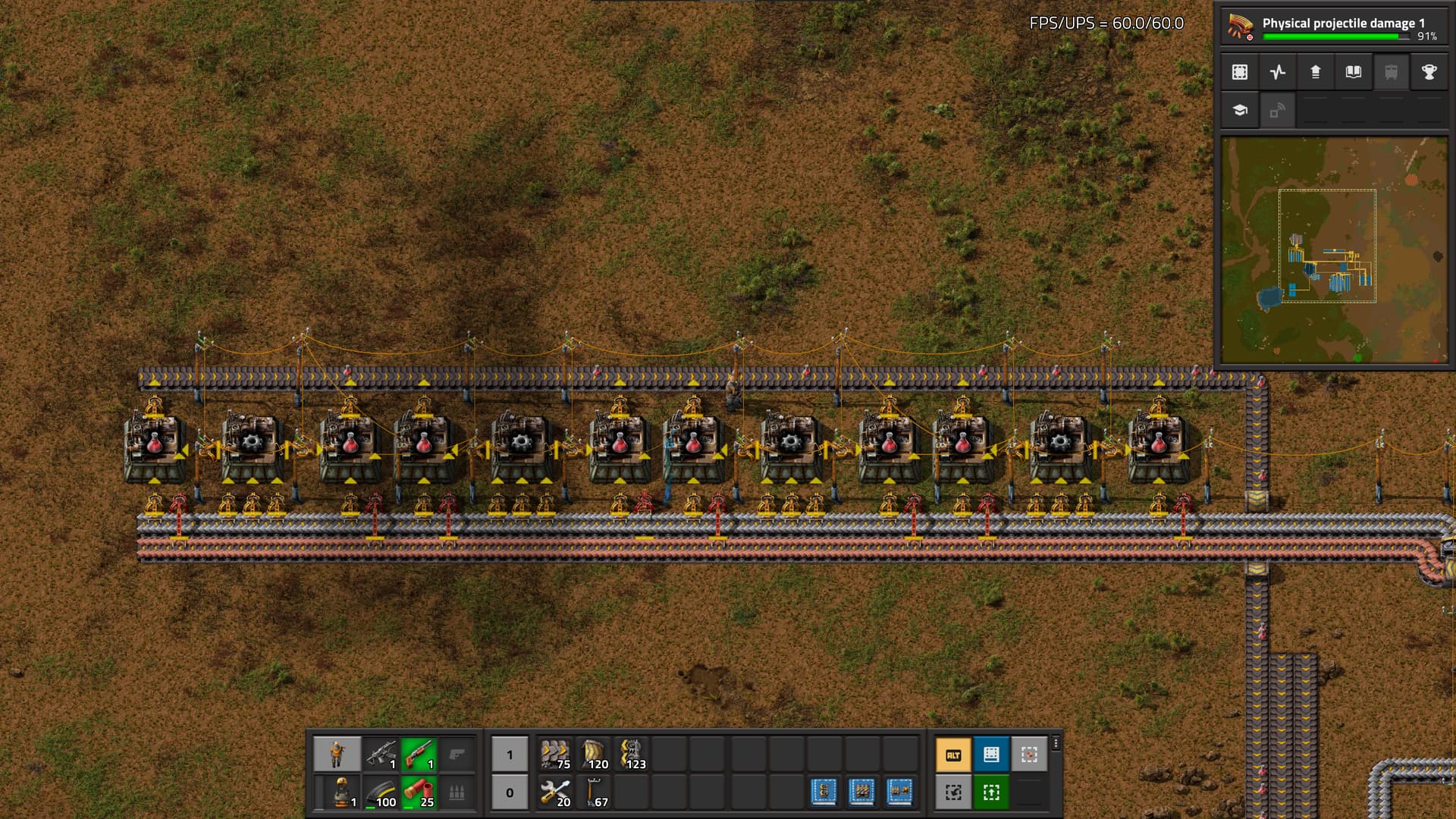Open tips and tricks graduation cap
Screen dimensions: 1456x819
point(1240,110)
